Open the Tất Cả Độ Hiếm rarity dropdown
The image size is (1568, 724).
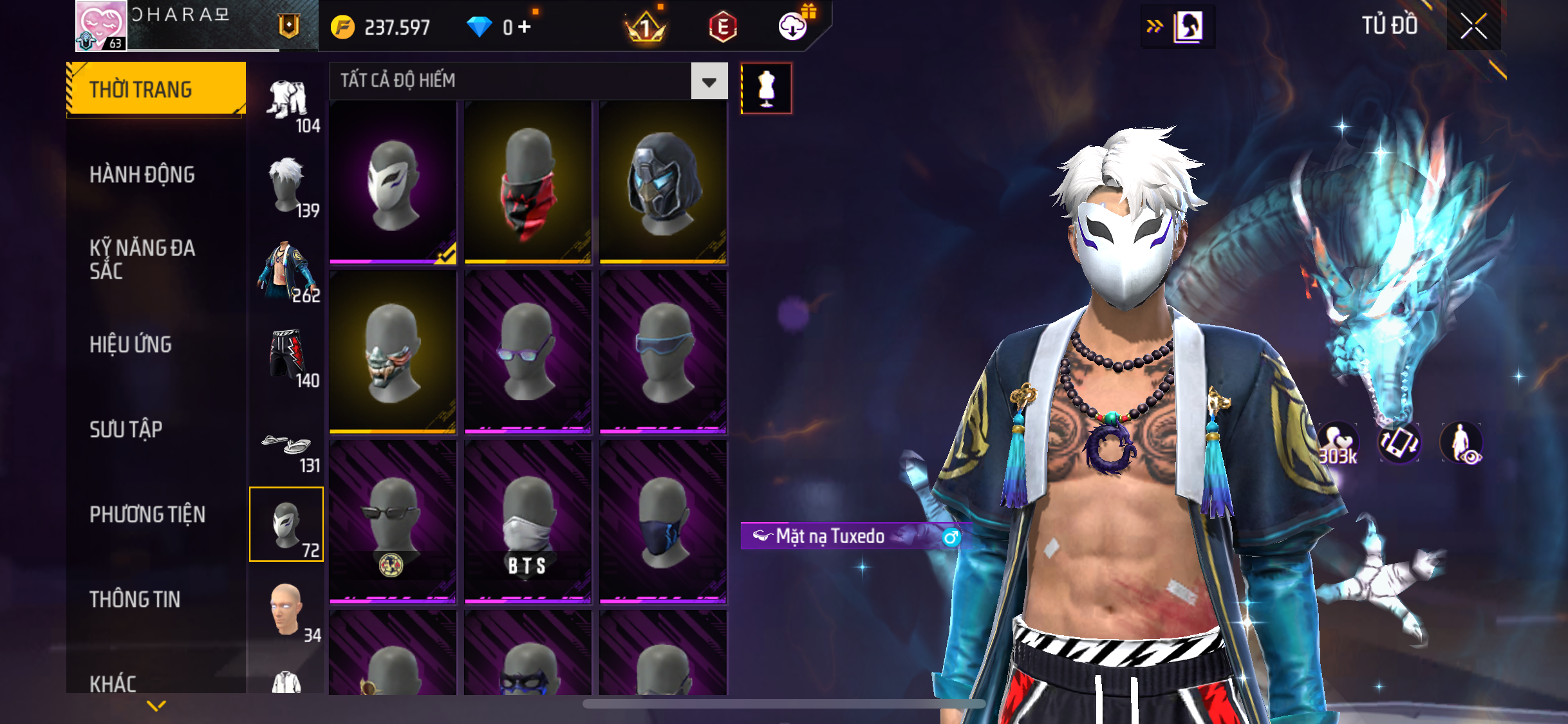[709, 81]
